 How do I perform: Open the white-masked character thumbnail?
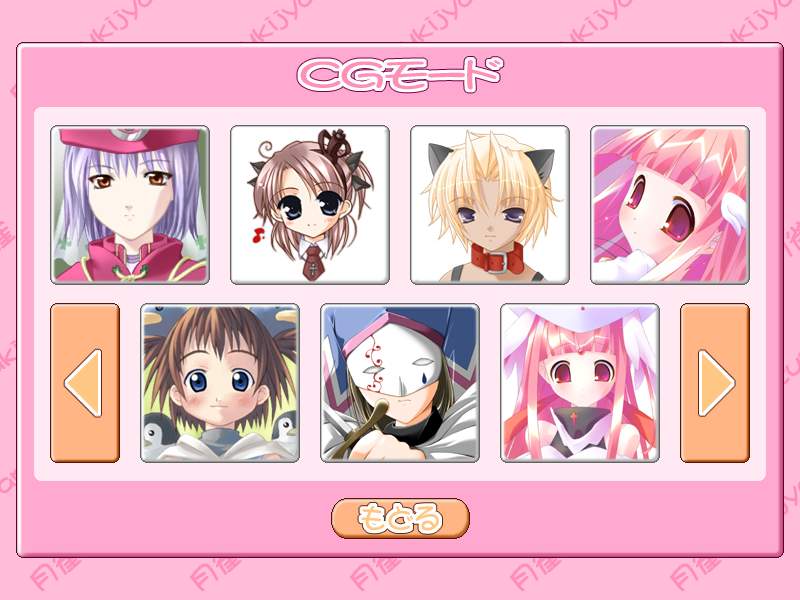pos(400,383)
